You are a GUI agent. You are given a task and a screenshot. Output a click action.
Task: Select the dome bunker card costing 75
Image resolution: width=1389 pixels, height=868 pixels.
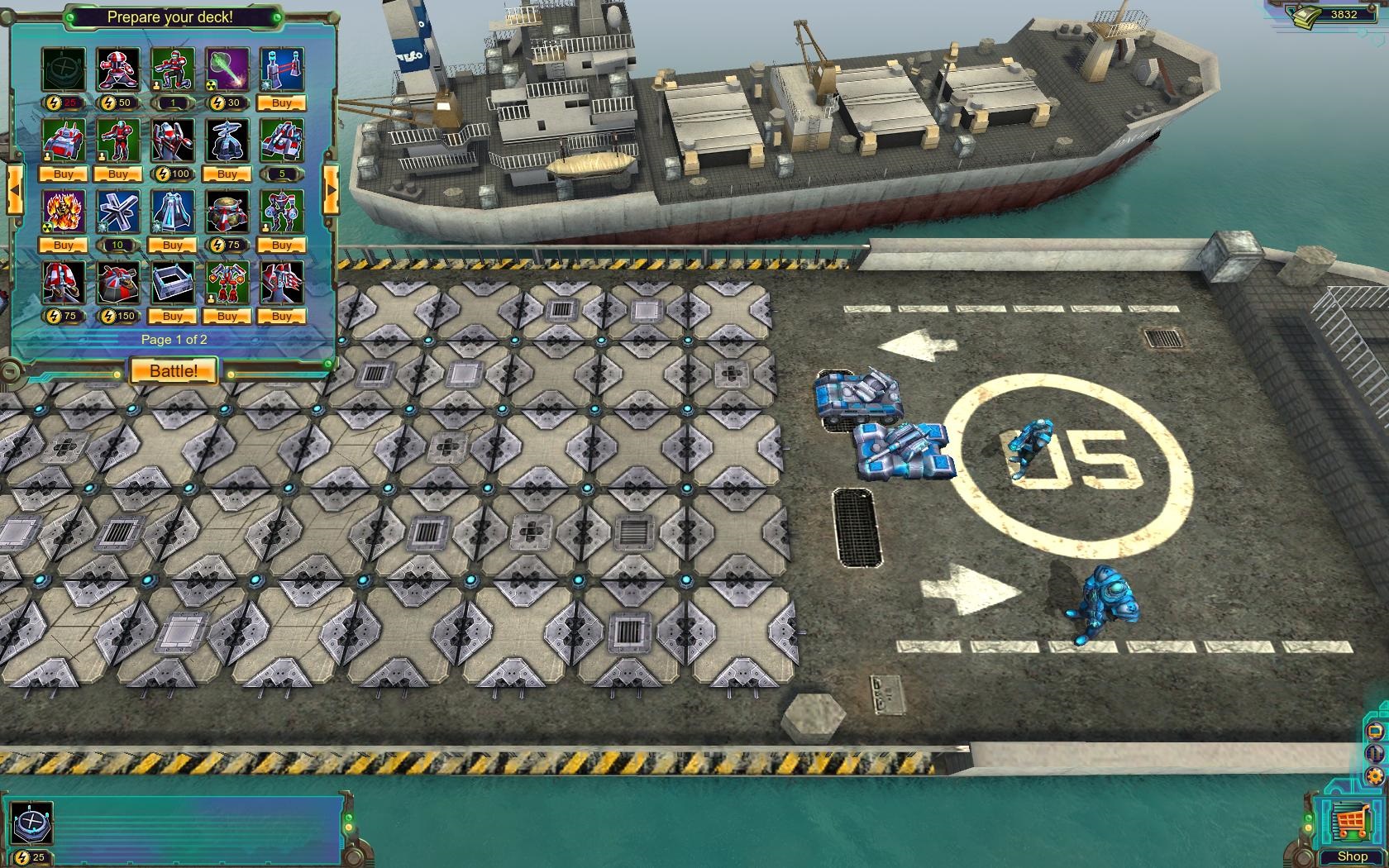pyautogui.click(x=227, y=211)
